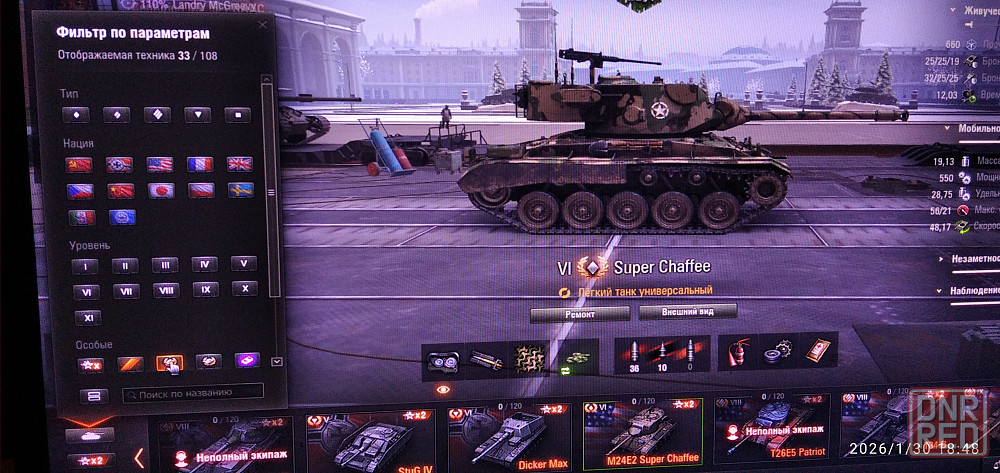Toggle the purple special vehicle filter

click(x=246, y=361)
